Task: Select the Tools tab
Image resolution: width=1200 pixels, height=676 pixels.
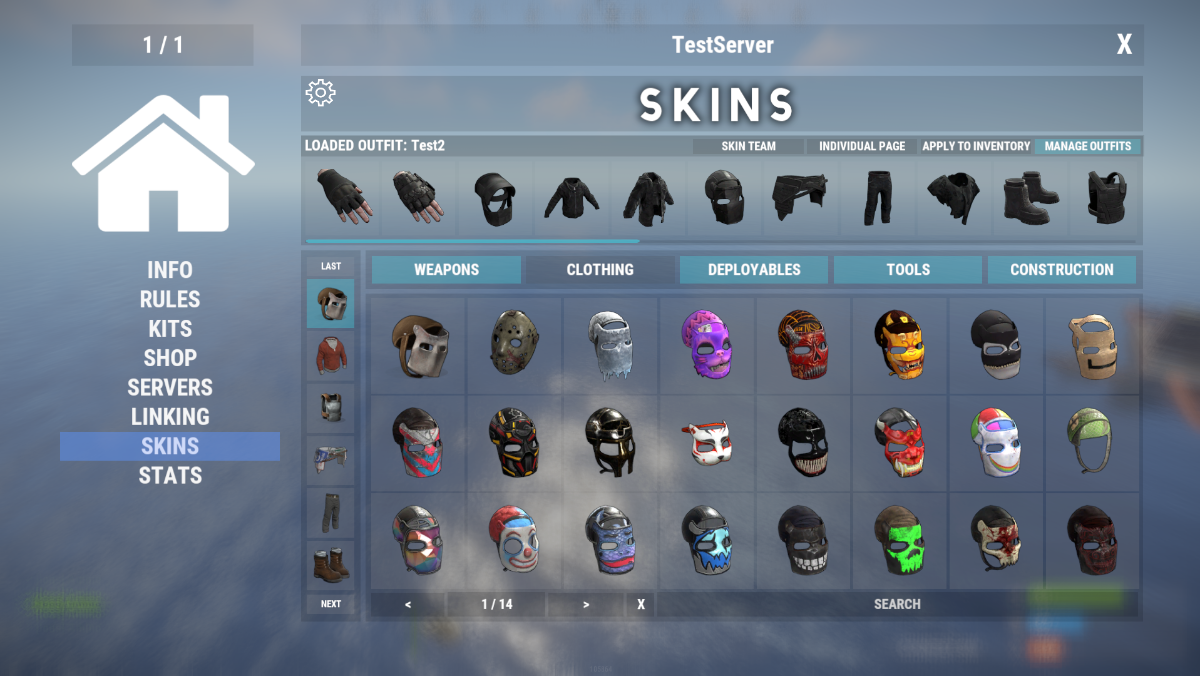Action: [908, 270]
